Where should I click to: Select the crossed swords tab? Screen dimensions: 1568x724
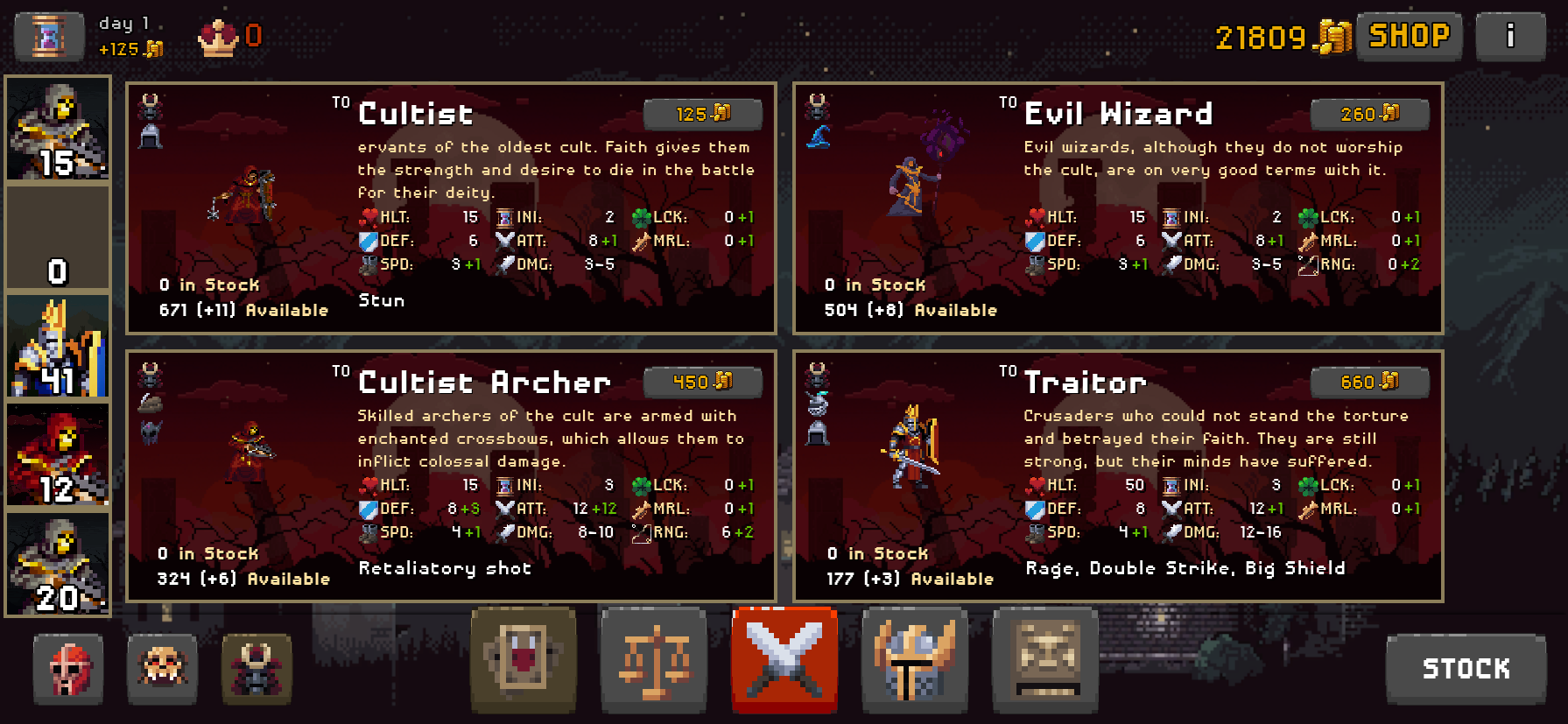784,659
